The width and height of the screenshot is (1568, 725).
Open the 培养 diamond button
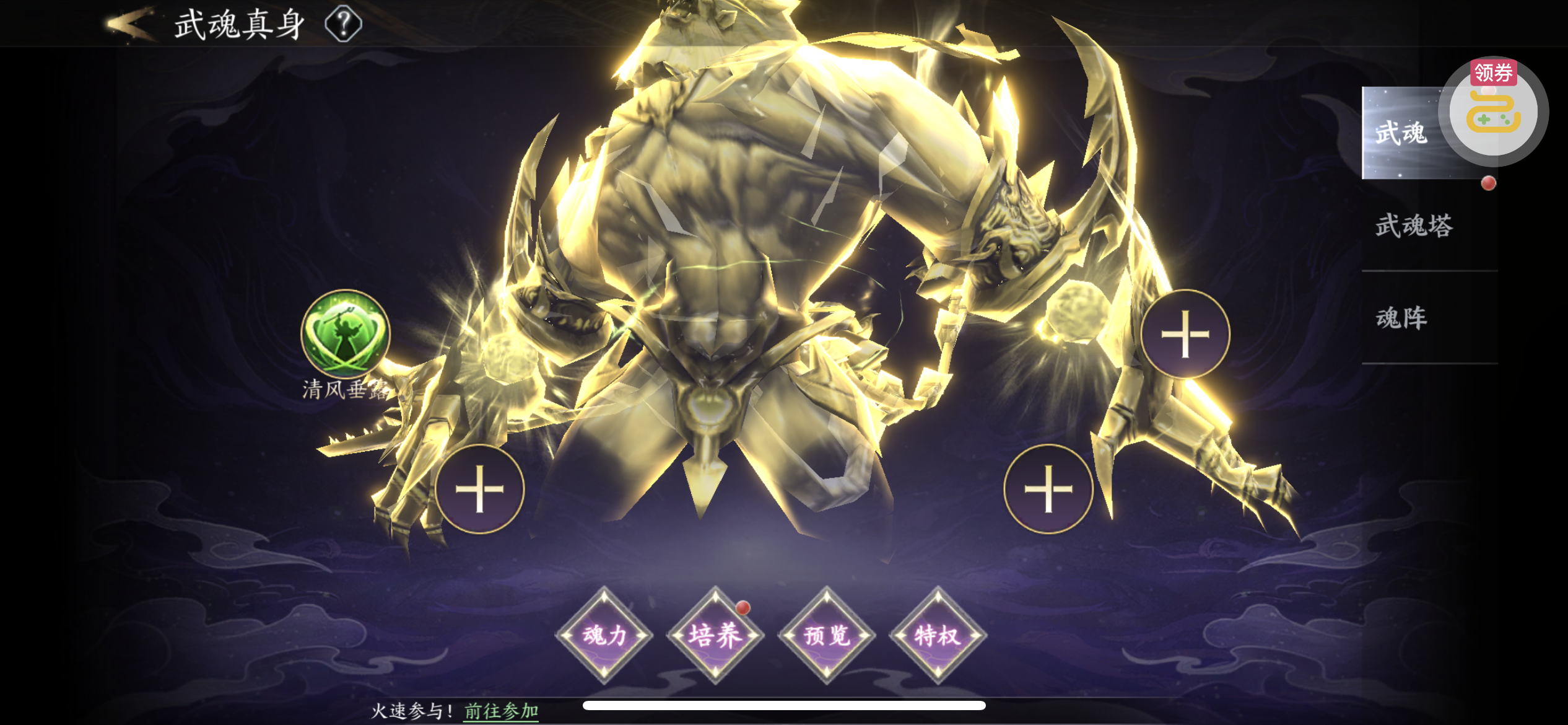(x=715, y=635)
